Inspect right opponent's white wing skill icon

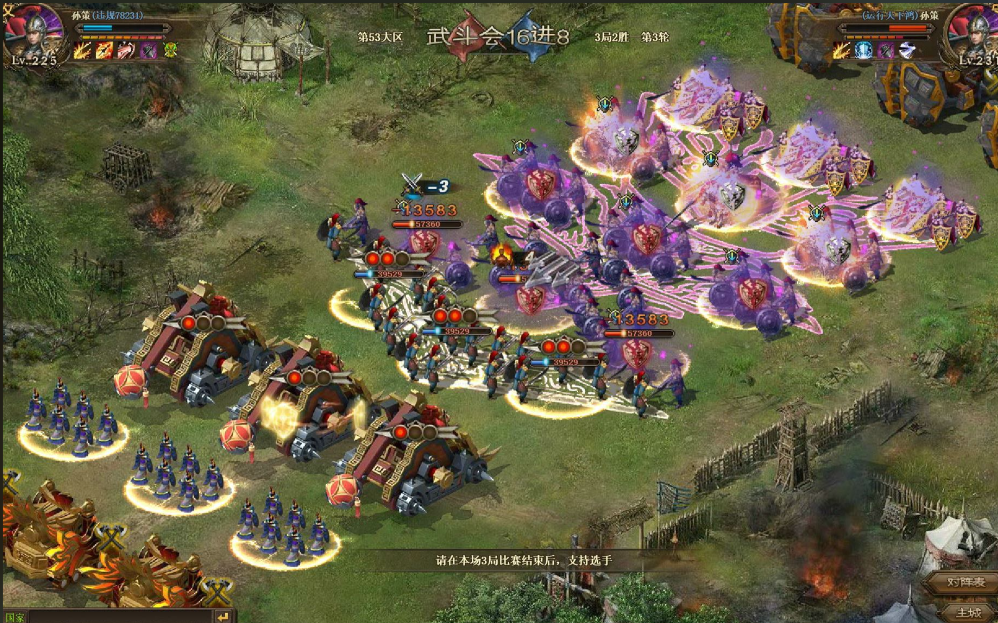pyautogui.click(x=906, y=50)
